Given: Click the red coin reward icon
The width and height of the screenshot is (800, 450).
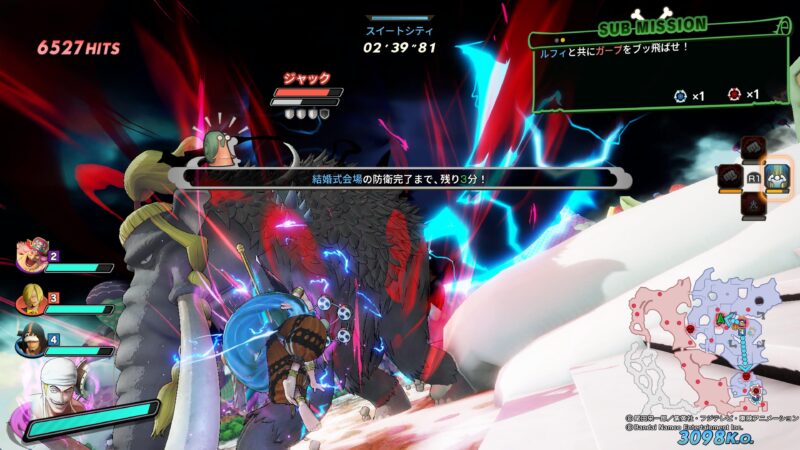Looking at the screenshot, I should [734, 96].
